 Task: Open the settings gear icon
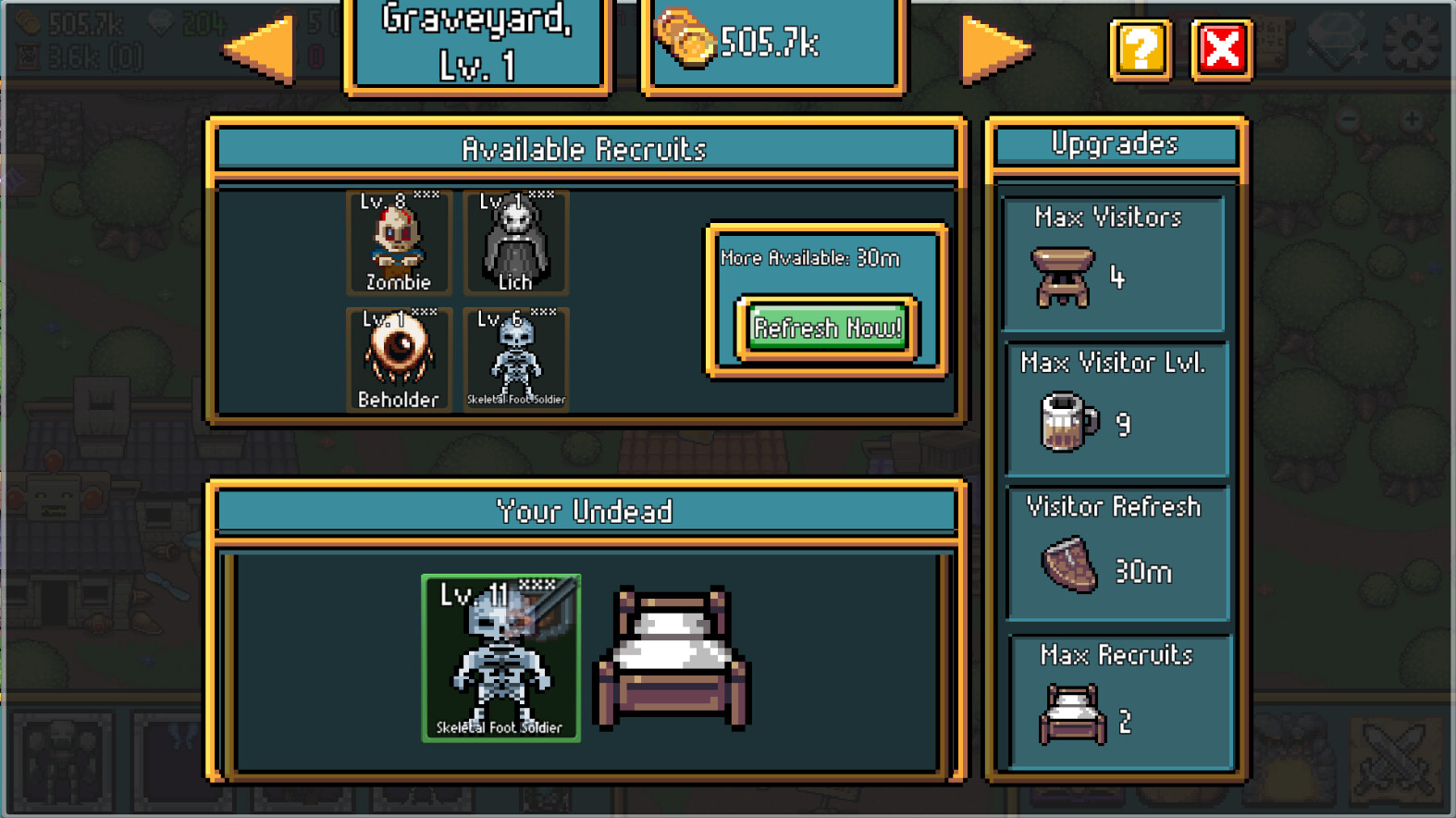(x=1413, y=41)
